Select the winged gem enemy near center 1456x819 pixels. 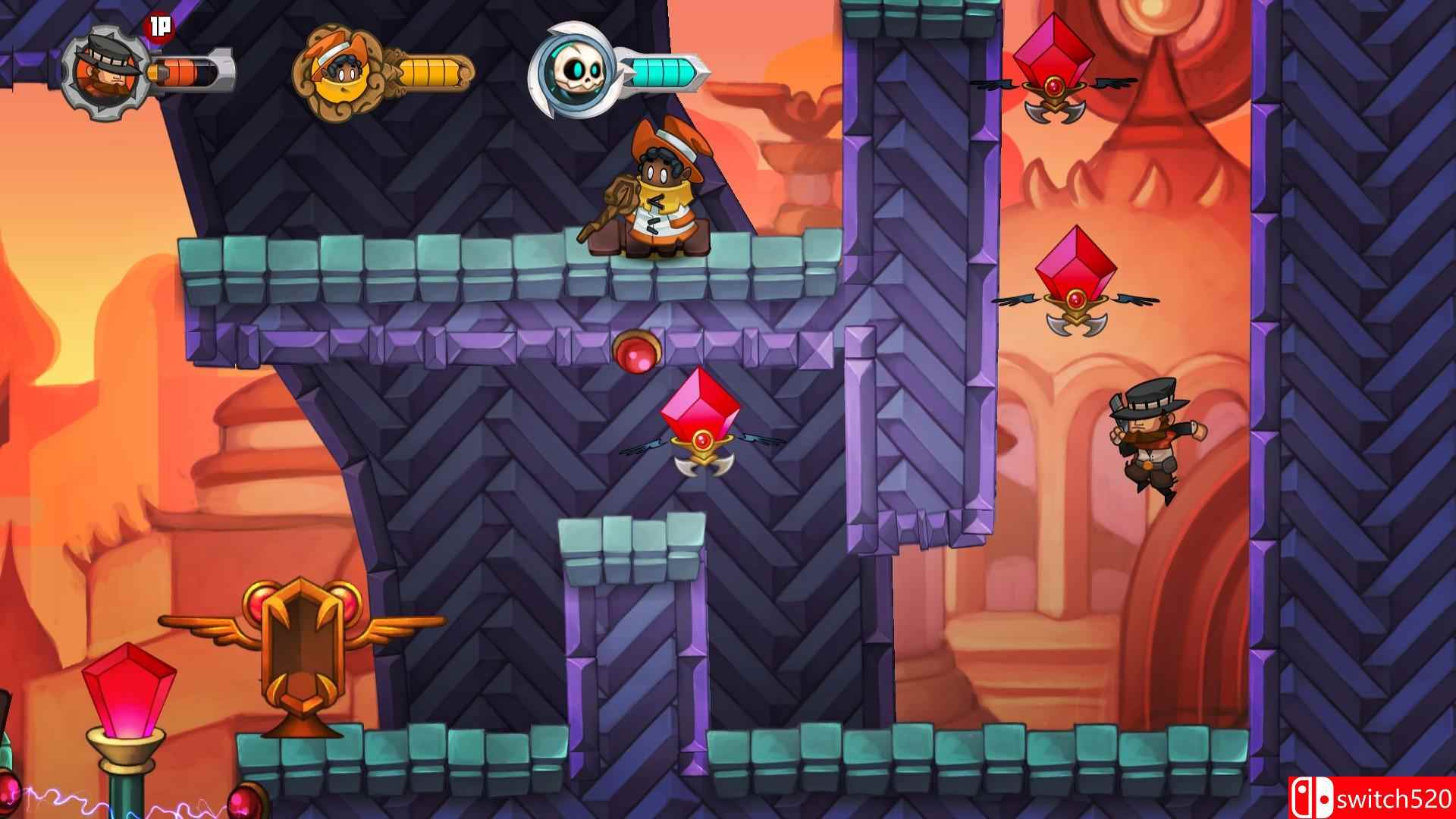tap(700, 428)
